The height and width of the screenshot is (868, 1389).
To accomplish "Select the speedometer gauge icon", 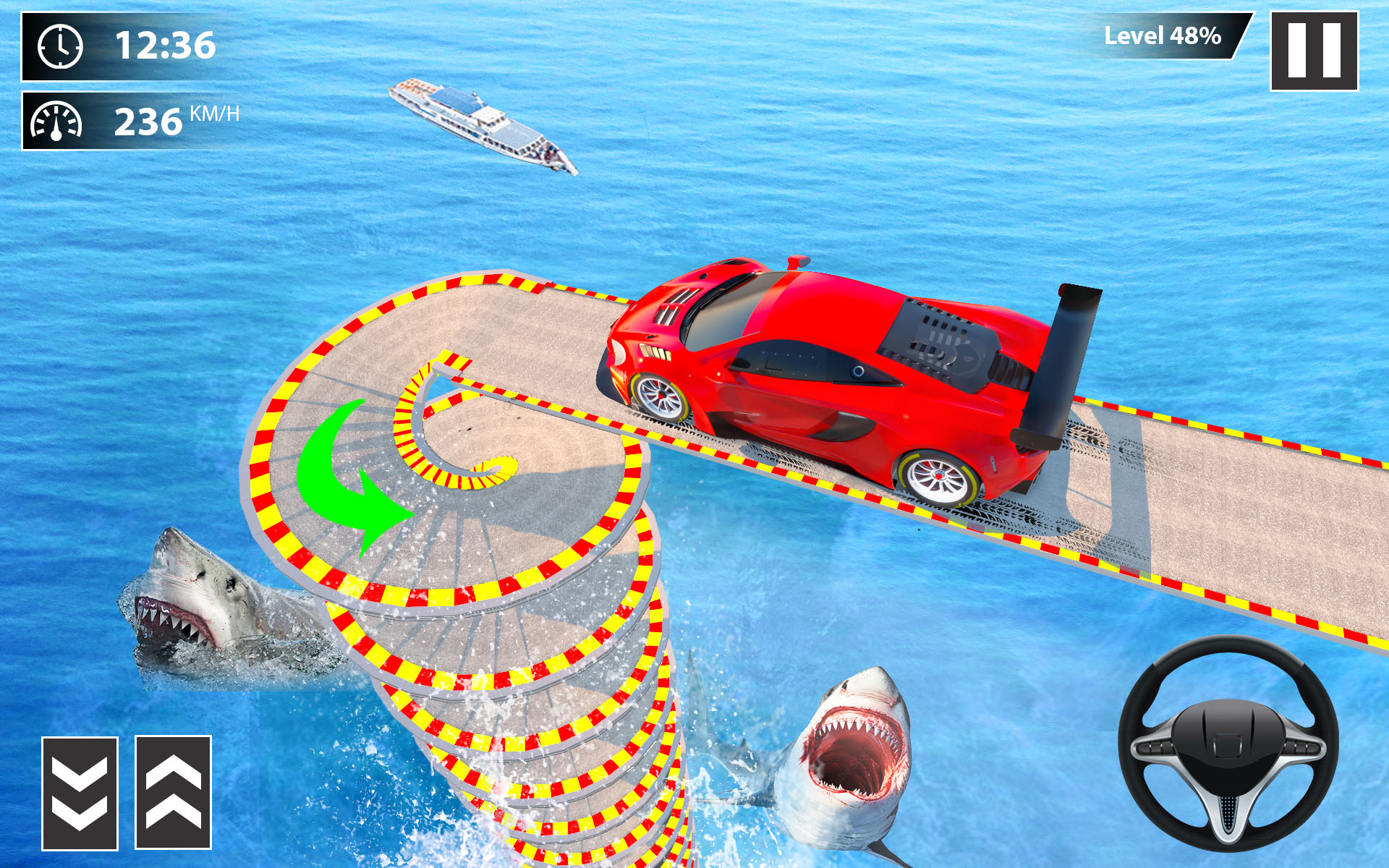I will [56, 122].
